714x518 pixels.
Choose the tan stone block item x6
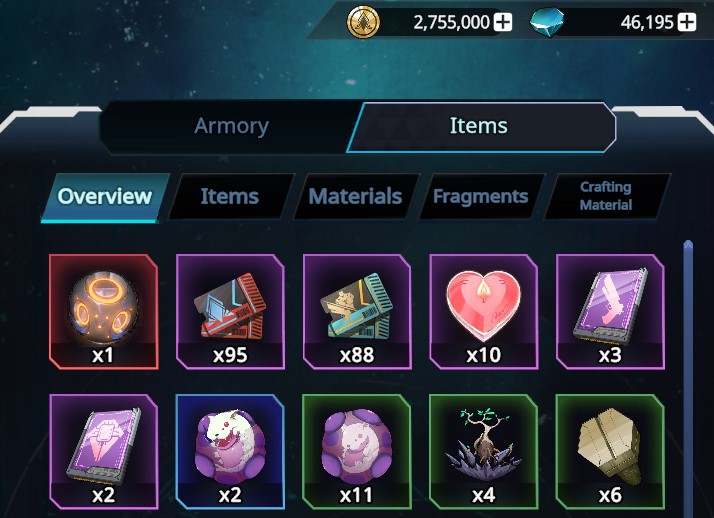pyautogui.click(x=609, y=451)
